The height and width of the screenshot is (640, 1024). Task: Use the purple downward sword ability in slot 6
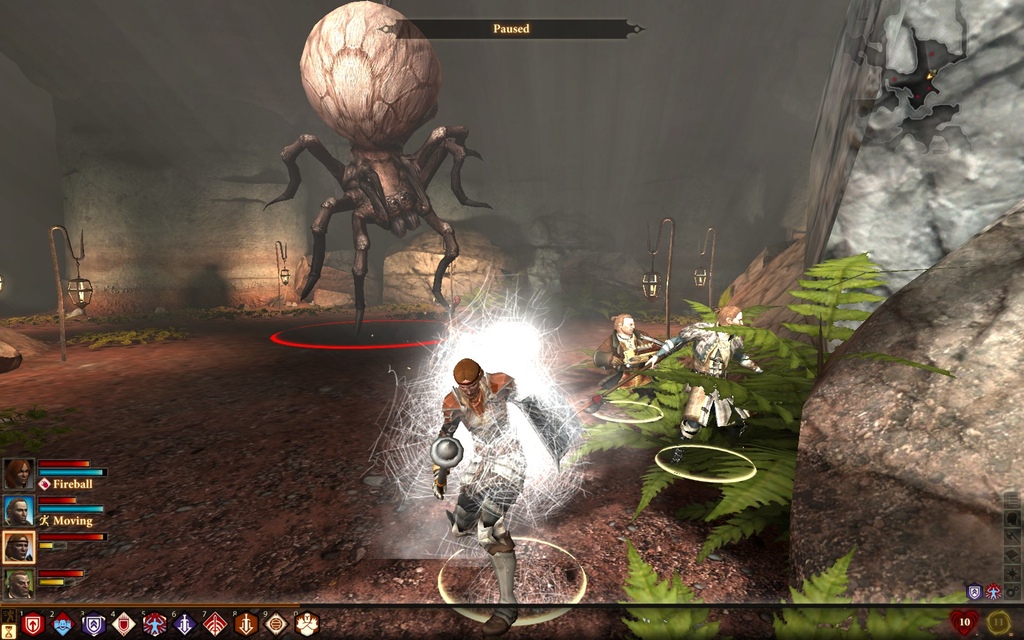pyautogui.click(x=185, y=624)
